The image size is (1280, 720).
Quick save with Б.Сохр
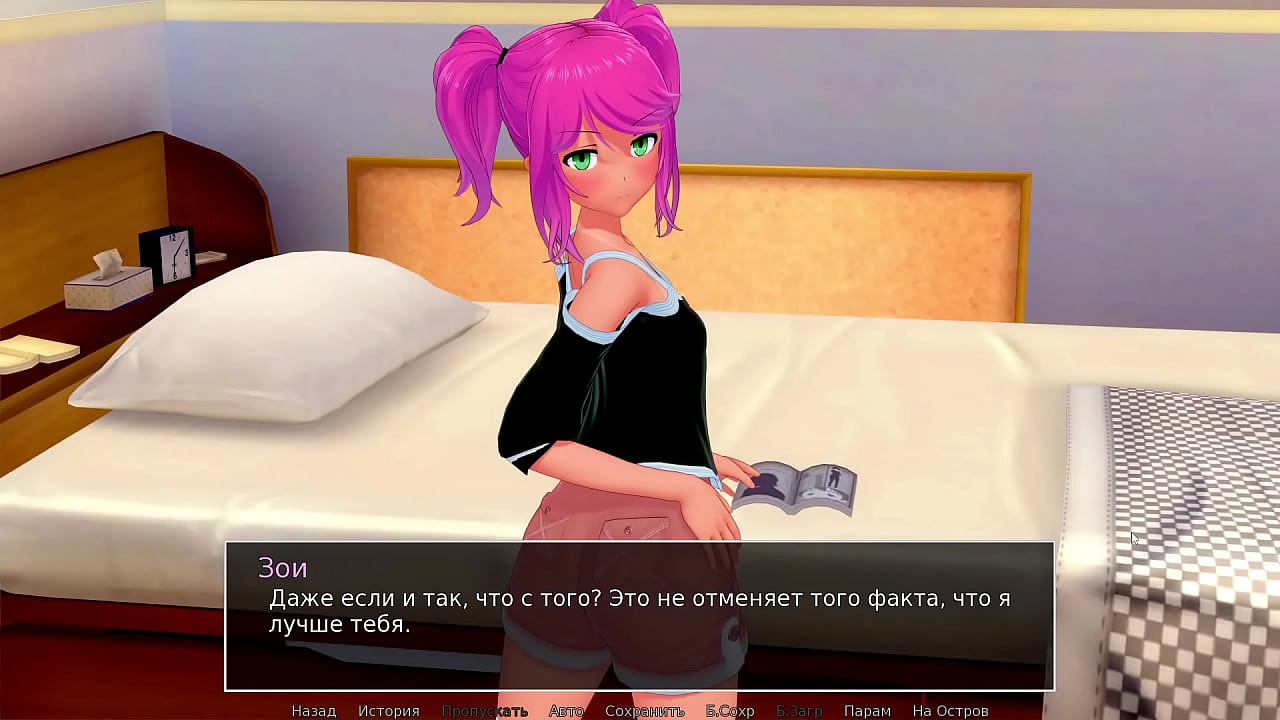pos(730,711)
